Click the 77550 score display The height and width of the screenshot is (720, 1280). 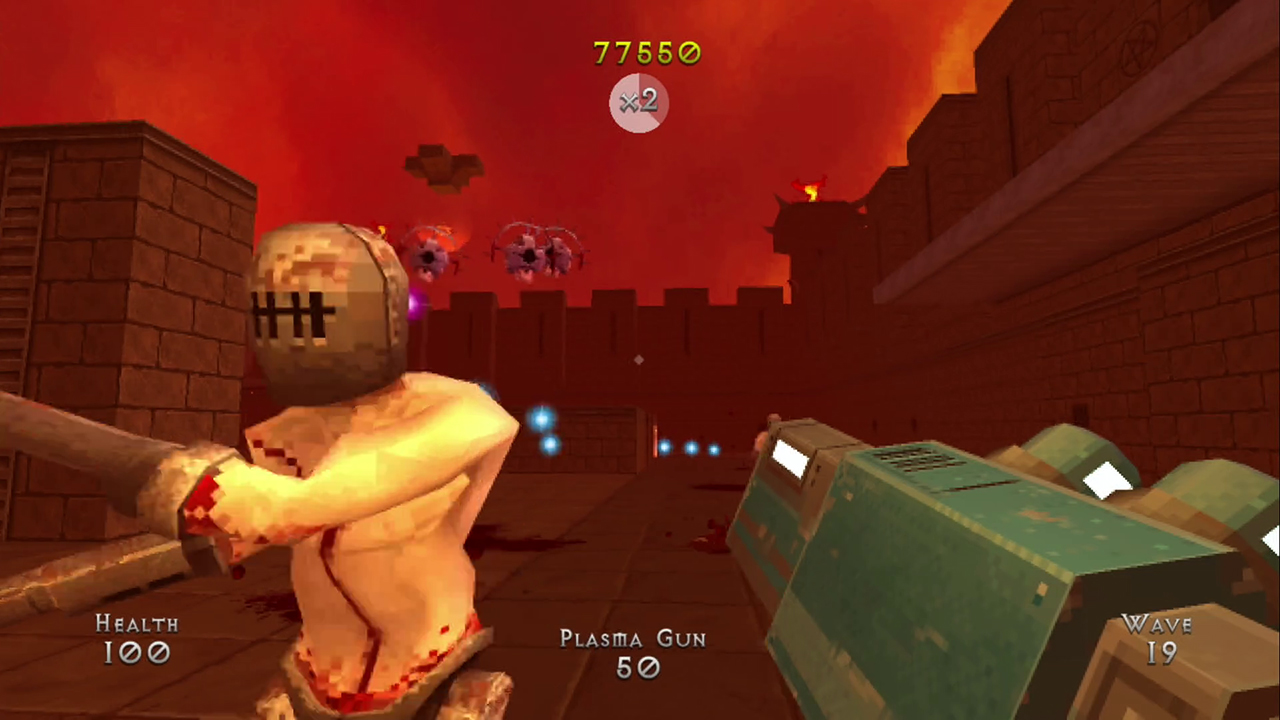[x=647, y=52]
